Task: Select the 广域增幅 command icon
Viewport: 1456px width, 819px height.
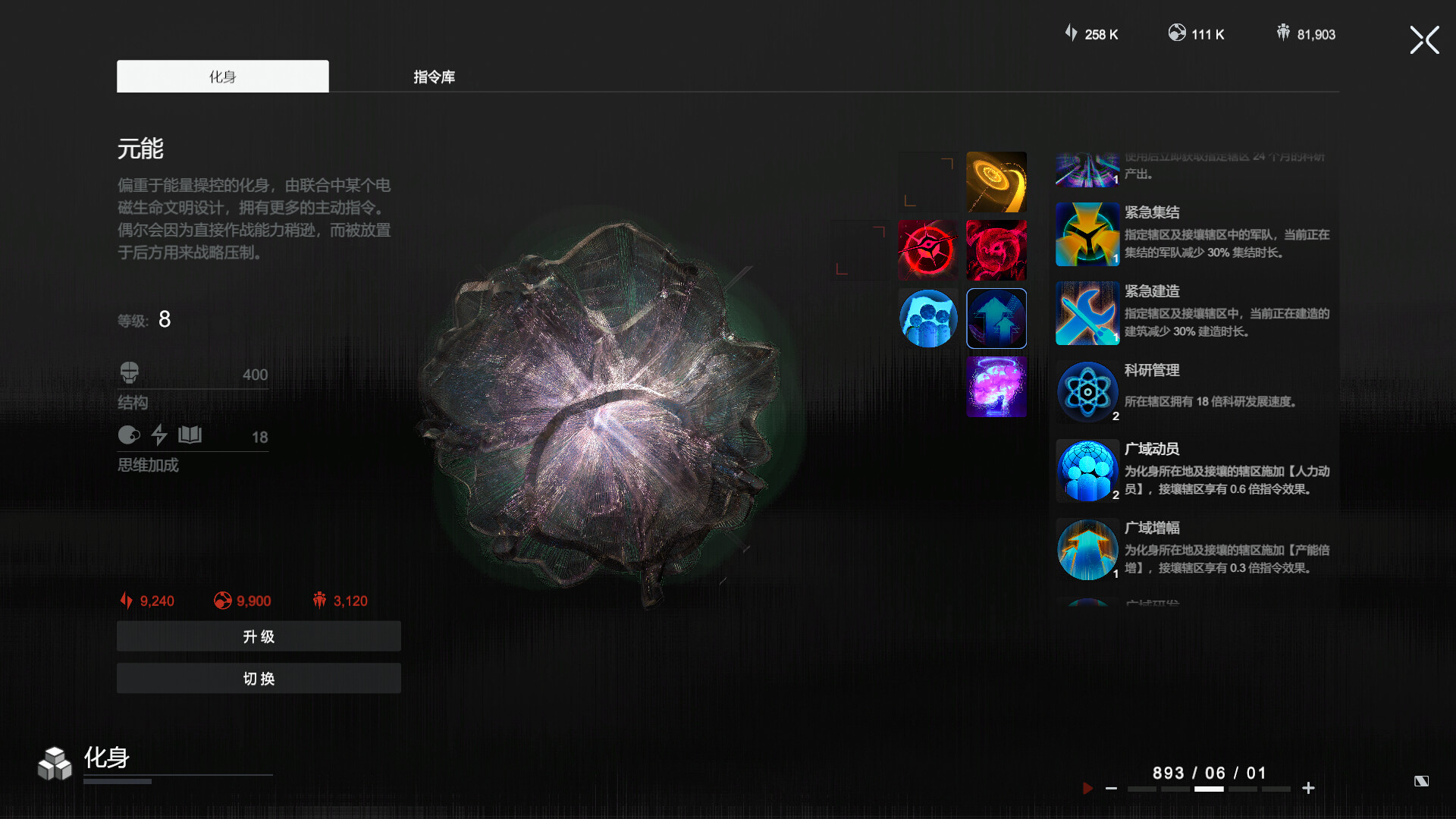Action: click(1087, 550)
